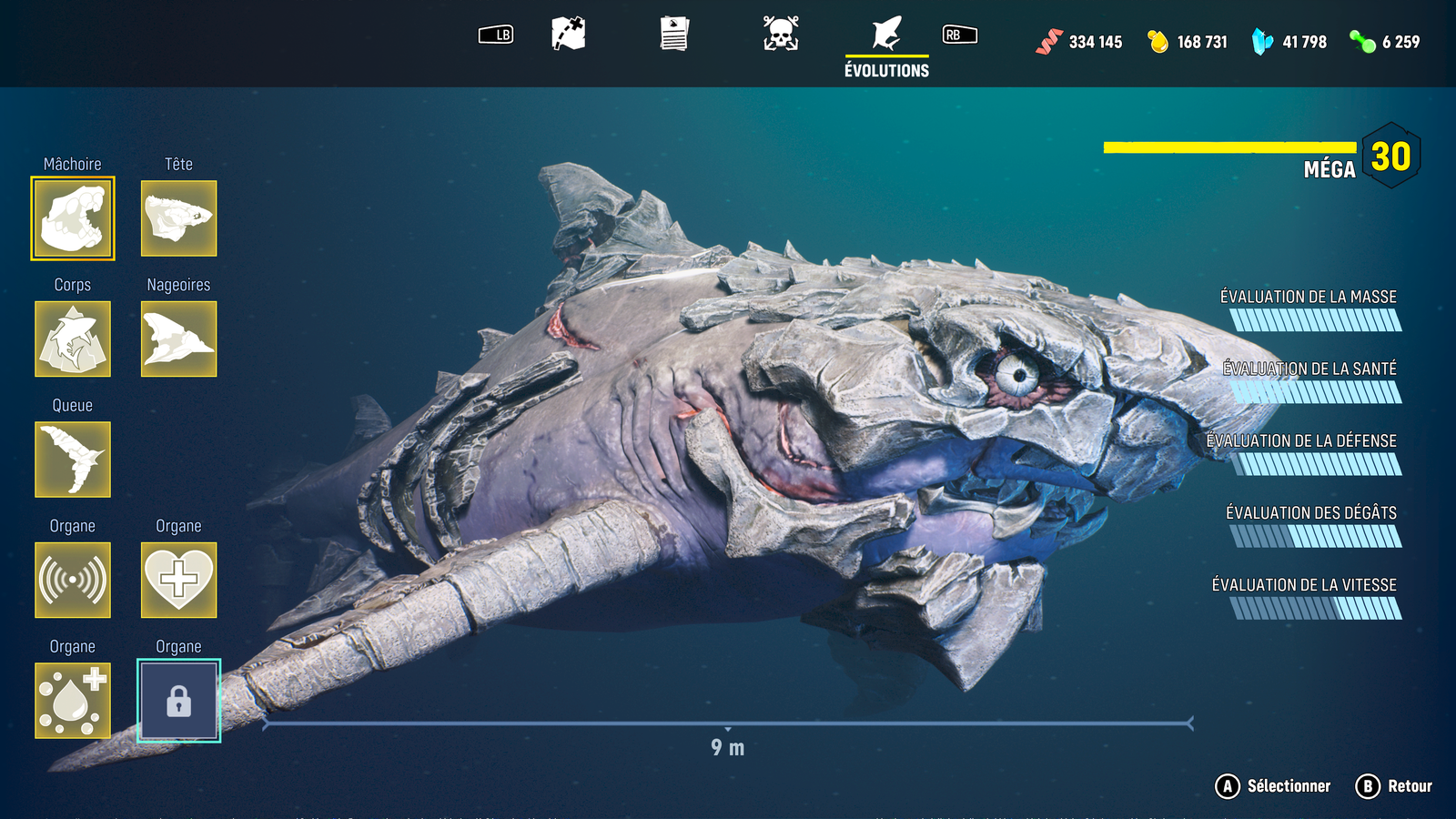Select the sonar organ slot
Screen dimensions: 1456x819
point(73,580)
